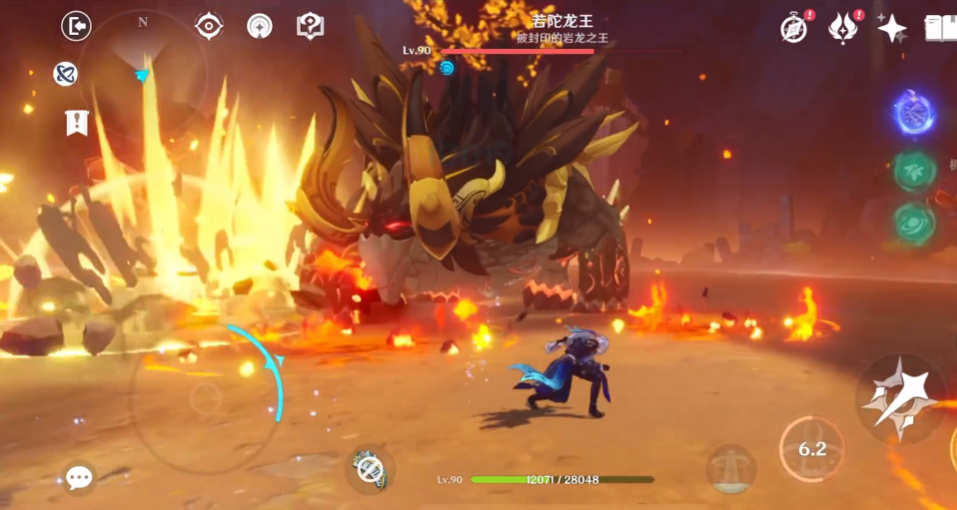Tap the virtual movement joystick center
957x510 pixels.
205,397
